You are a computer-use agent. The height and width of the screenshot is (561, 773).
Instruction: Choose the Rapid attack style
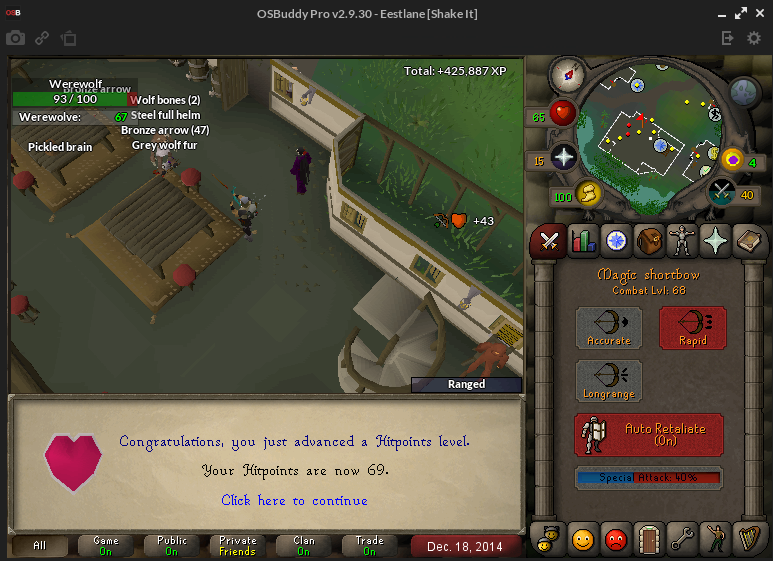(x=692, y=328)
